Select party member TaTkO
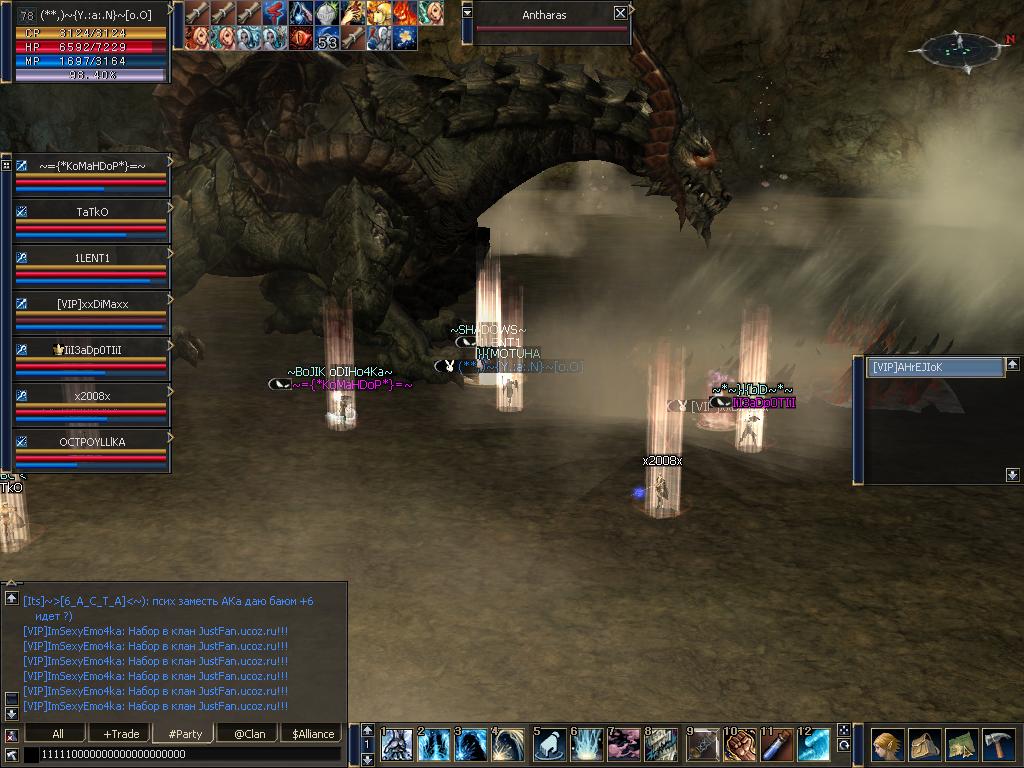 [92, 213]
